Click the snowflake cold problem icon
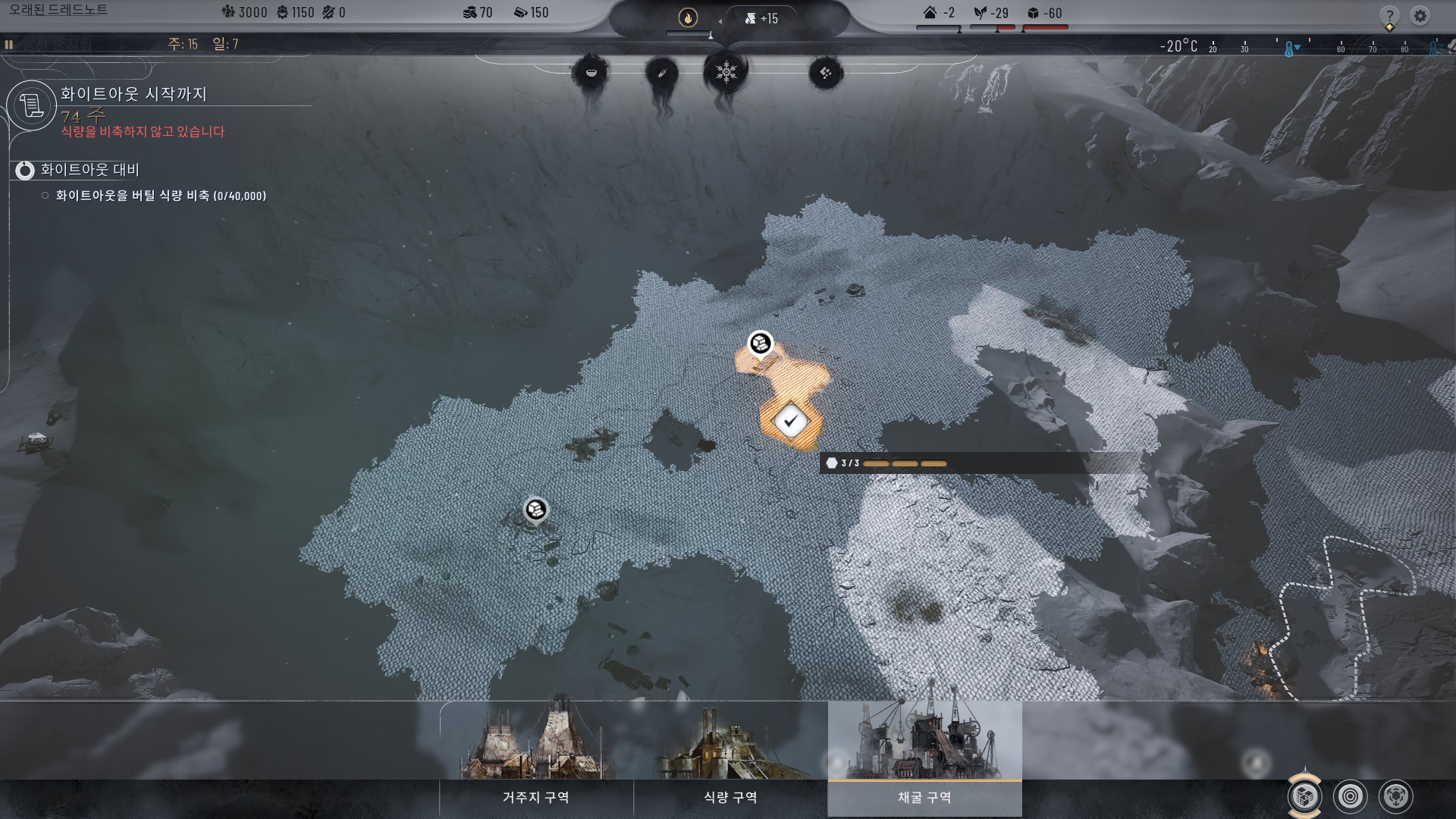1456x819 pixels. [726, 73]
